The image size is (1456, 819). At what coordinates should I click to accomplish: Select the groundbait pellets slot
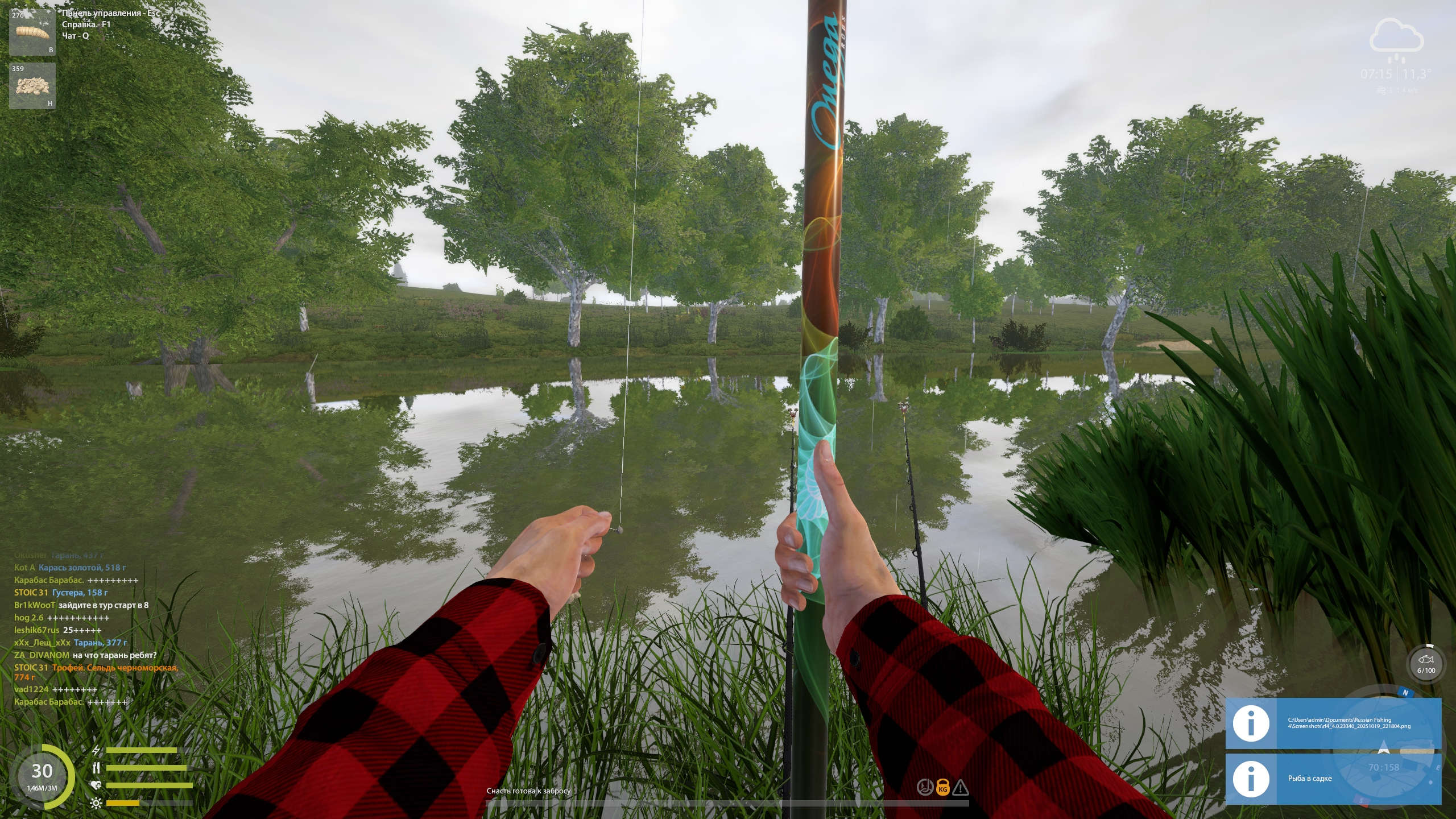(x=32, y=86)
